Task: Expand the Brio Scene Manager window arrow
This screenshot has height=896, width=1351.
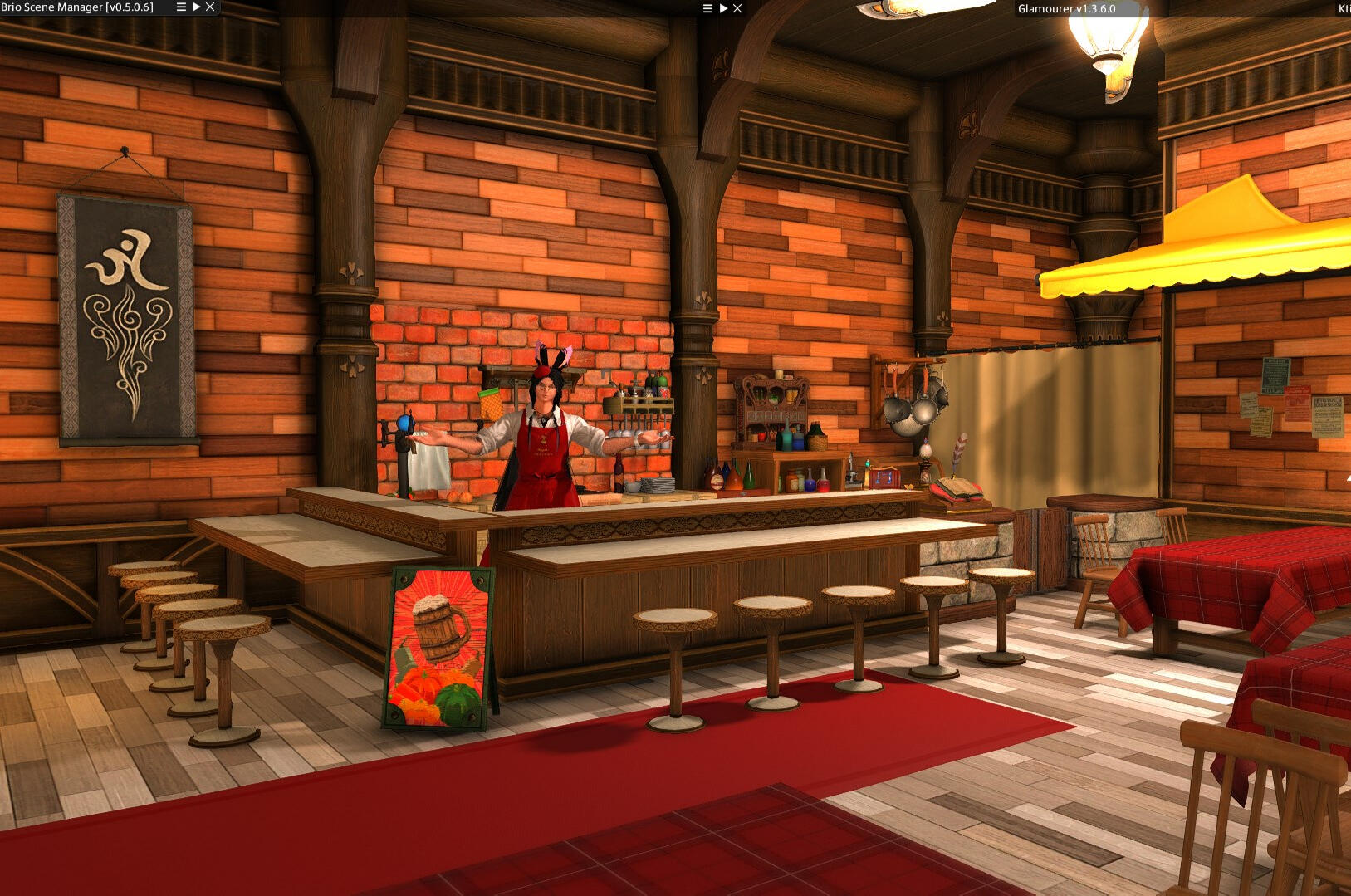Action: coord(196,7)
